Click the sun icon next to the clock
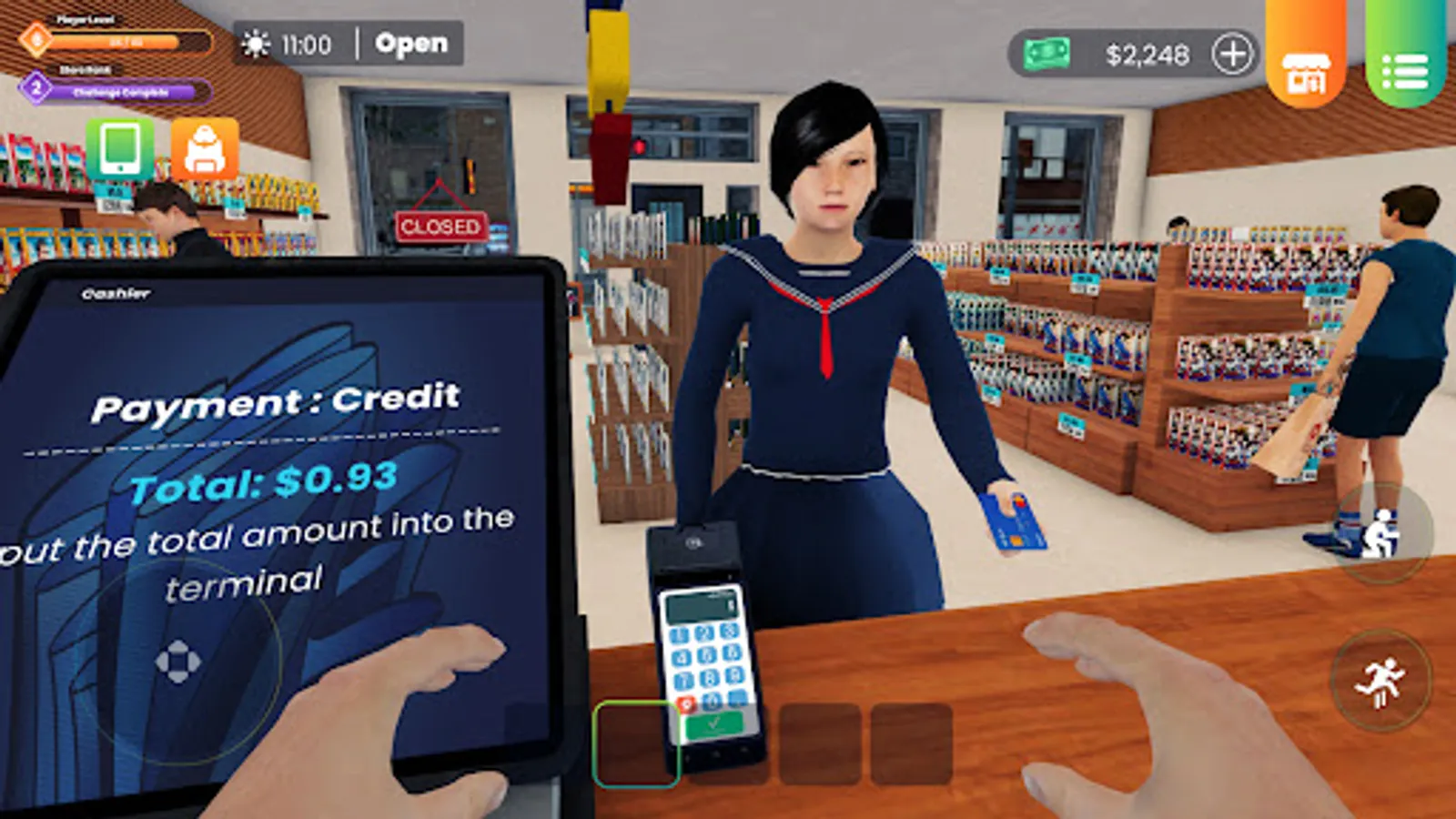Screen dimensions: 1456x819 pos(255,42)
